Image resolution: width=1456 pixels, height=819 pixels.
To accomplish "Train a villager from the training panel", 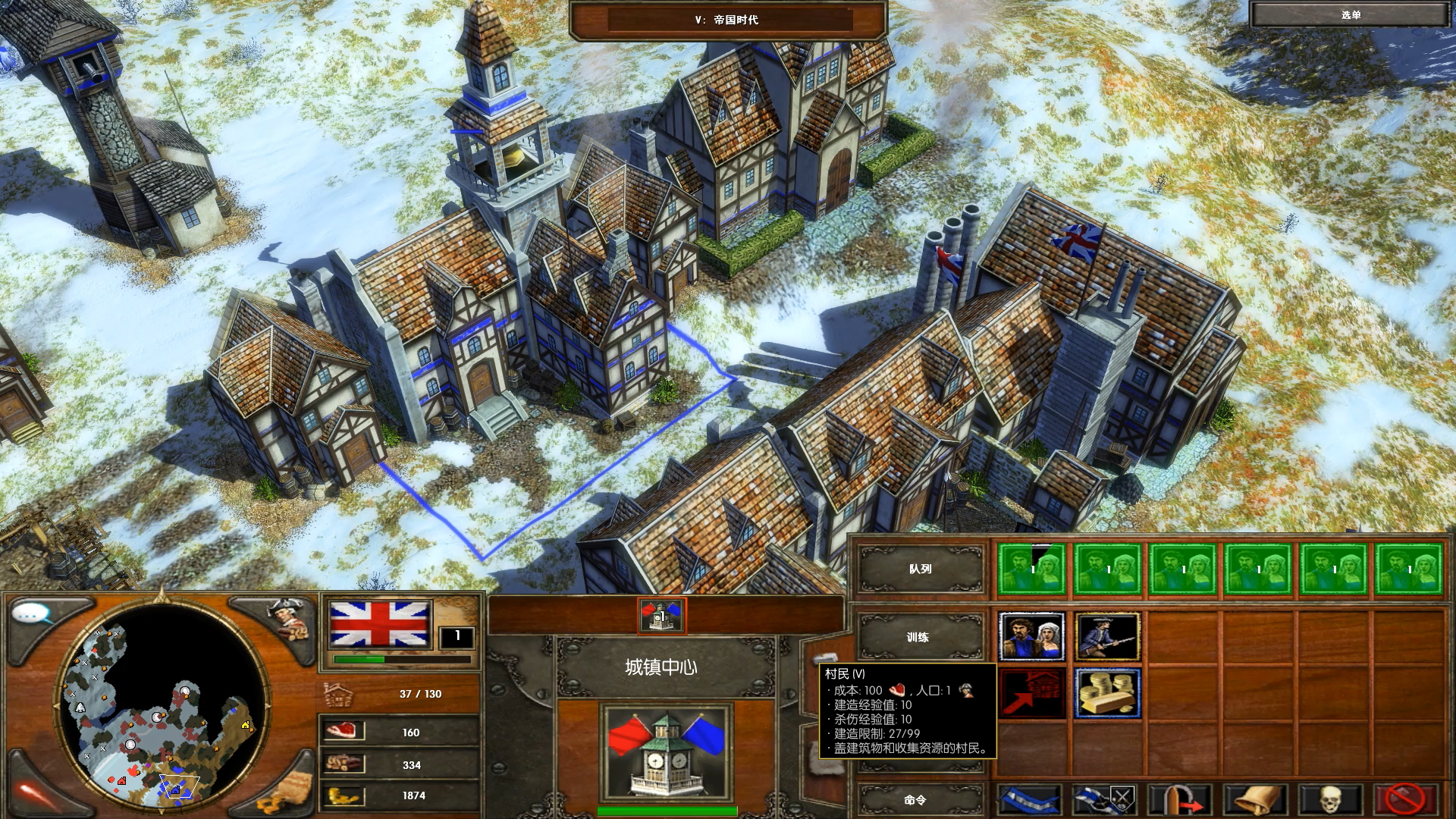I will [1031, 638].
